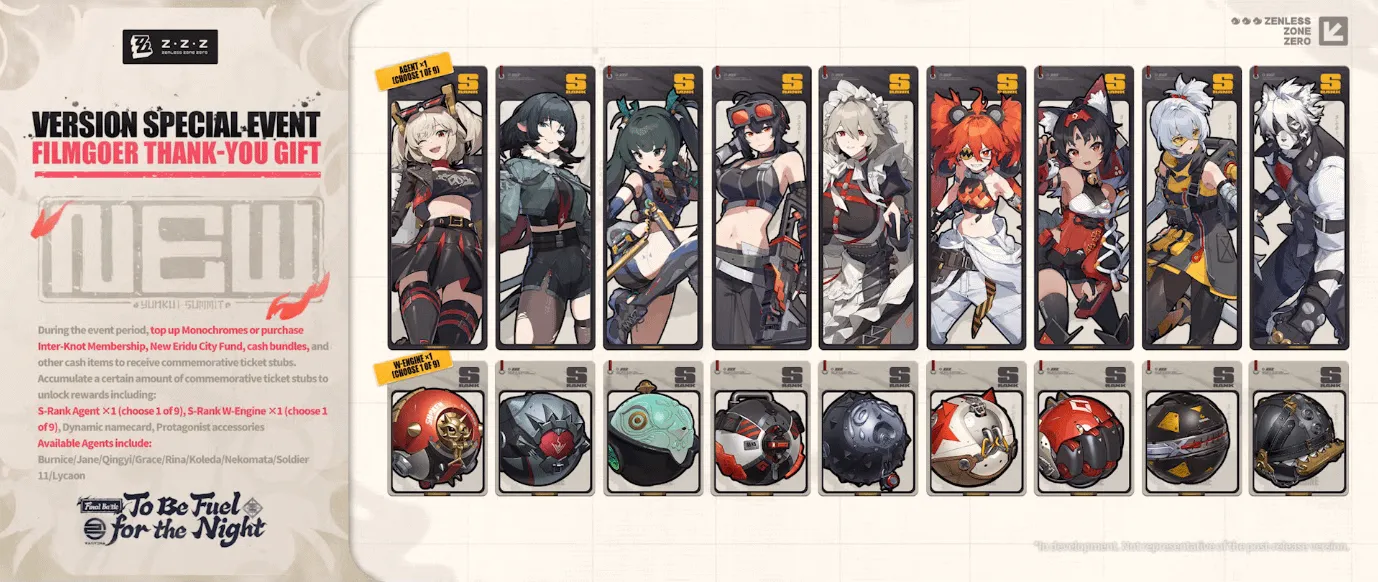Select Jane's S-rank agent card
The width and height of the screenshot is (1378, 582).
[x=545, y=208]
